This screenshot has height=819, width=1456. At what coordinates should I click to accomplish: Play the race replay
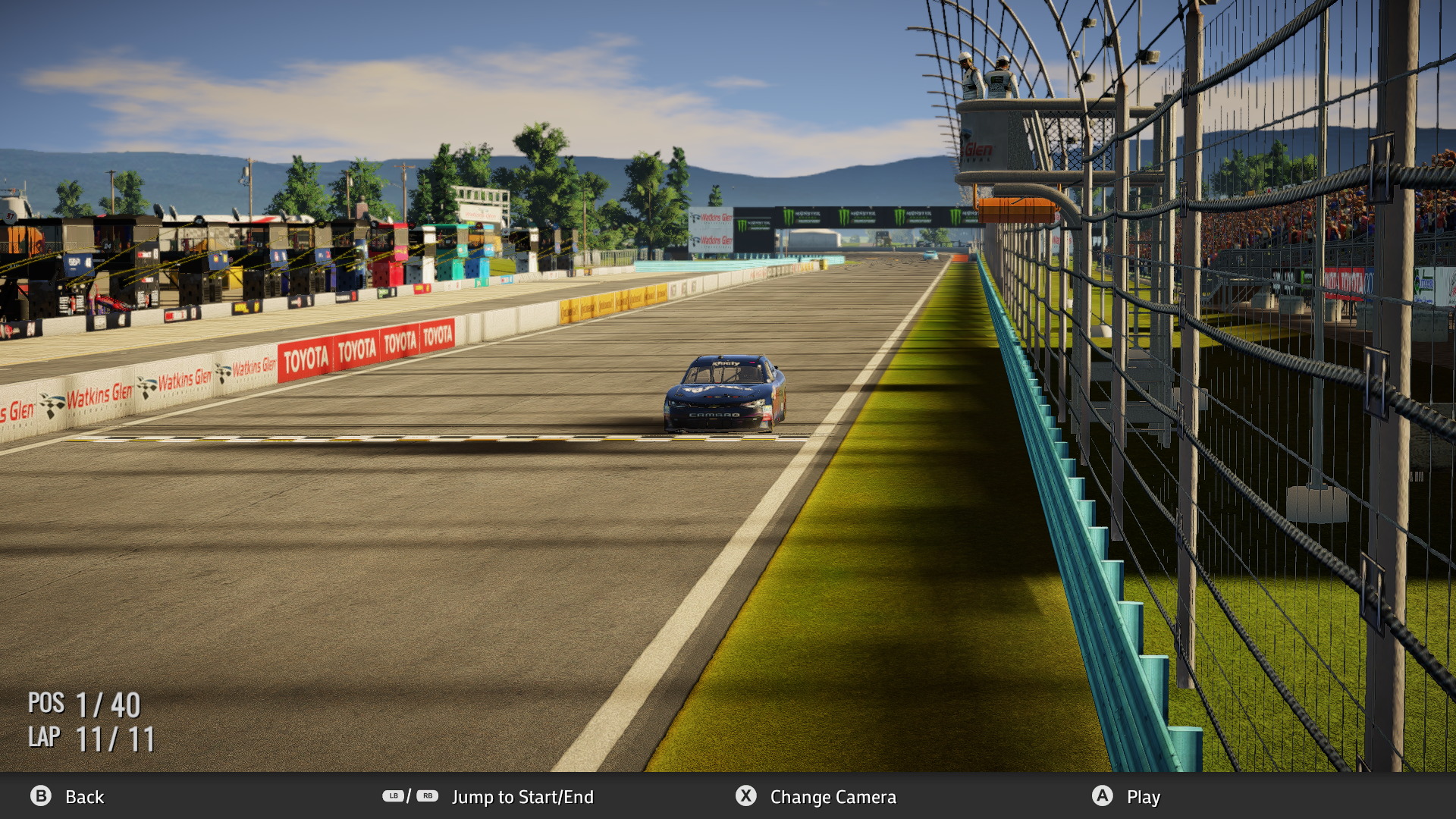pos(1143,797)
